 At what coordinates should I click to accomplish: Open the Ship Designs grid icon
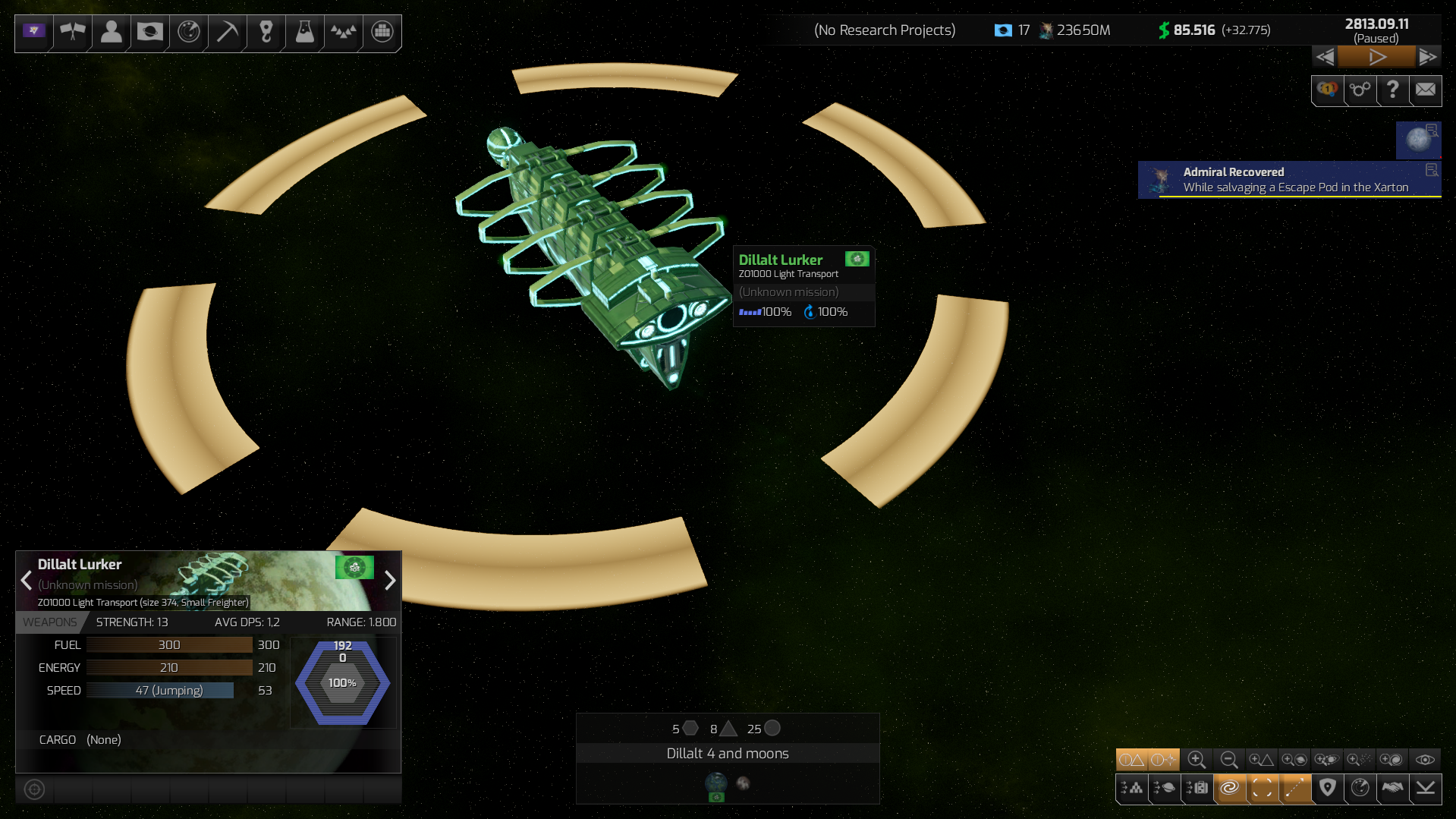(381, 33)
